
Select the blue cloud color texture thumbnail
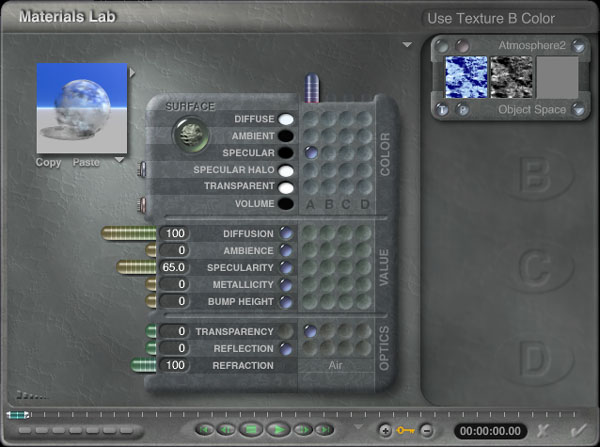tap(465, 76)
